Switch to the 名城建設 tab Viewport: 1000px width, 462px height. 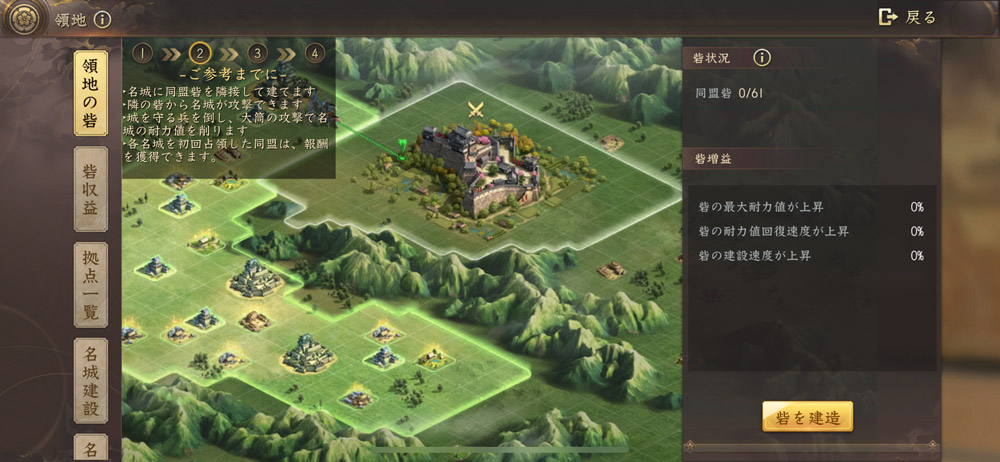click(x=91, y=380)
